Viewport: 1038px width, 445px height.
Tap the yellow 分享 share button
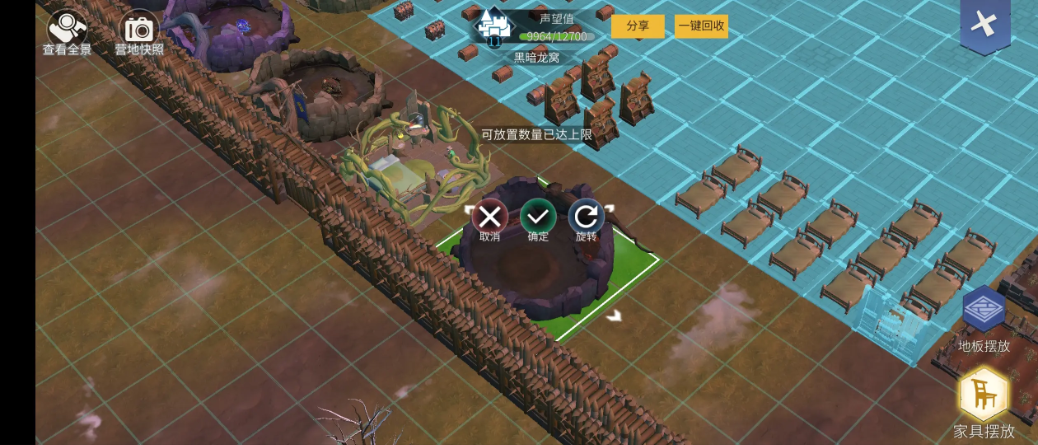637,26
